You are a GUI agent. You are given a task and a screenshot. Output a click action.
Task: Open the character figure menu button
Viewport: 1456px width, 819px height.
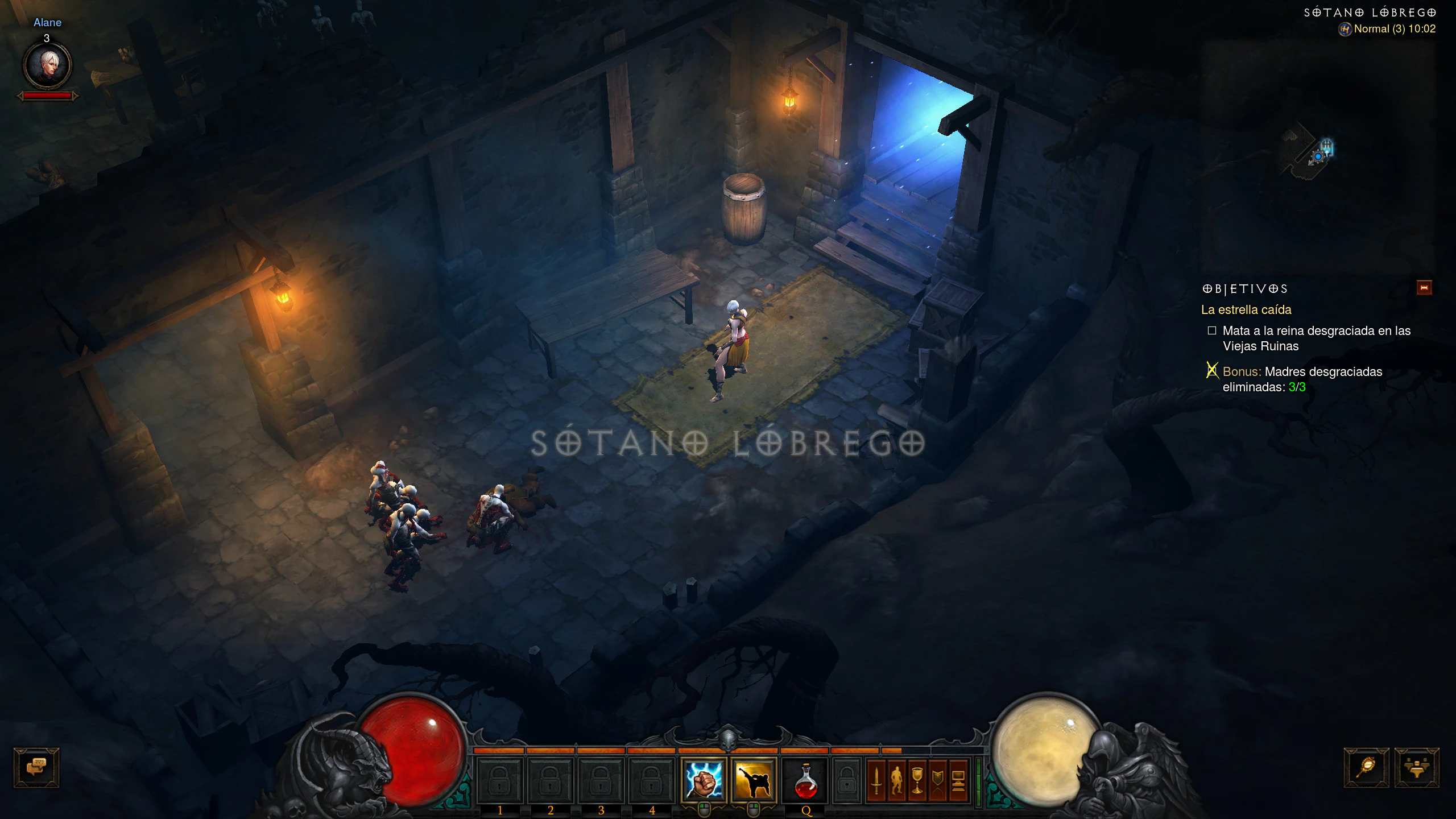click(897, 780)
